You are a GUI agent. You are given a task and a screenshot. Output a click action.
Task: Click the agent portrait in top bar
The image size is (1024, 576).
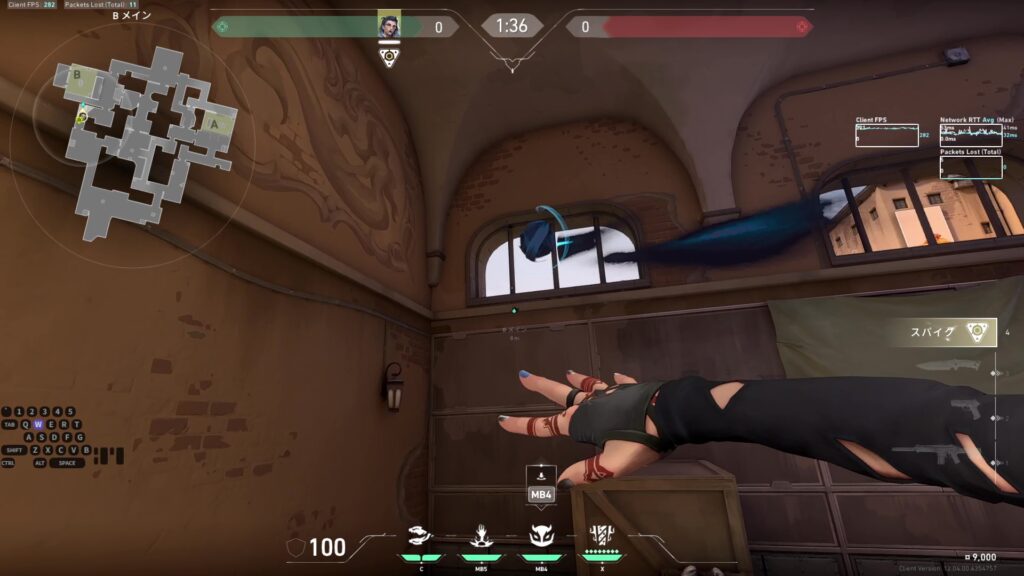(x=389, y=26)
